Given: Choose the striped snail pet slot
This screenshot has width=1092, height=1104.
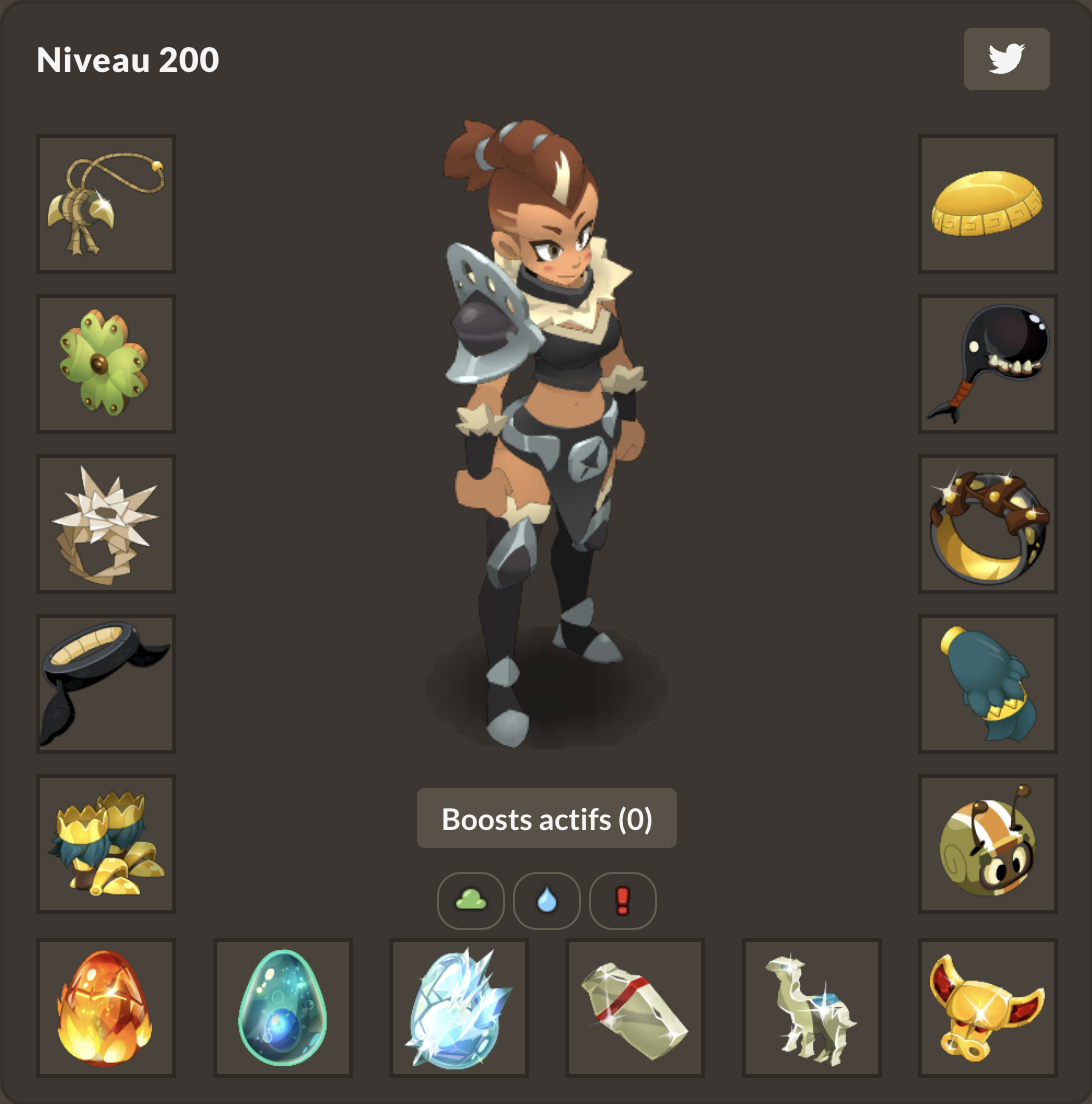Looking at the screenshot, I should click(988, 844).
